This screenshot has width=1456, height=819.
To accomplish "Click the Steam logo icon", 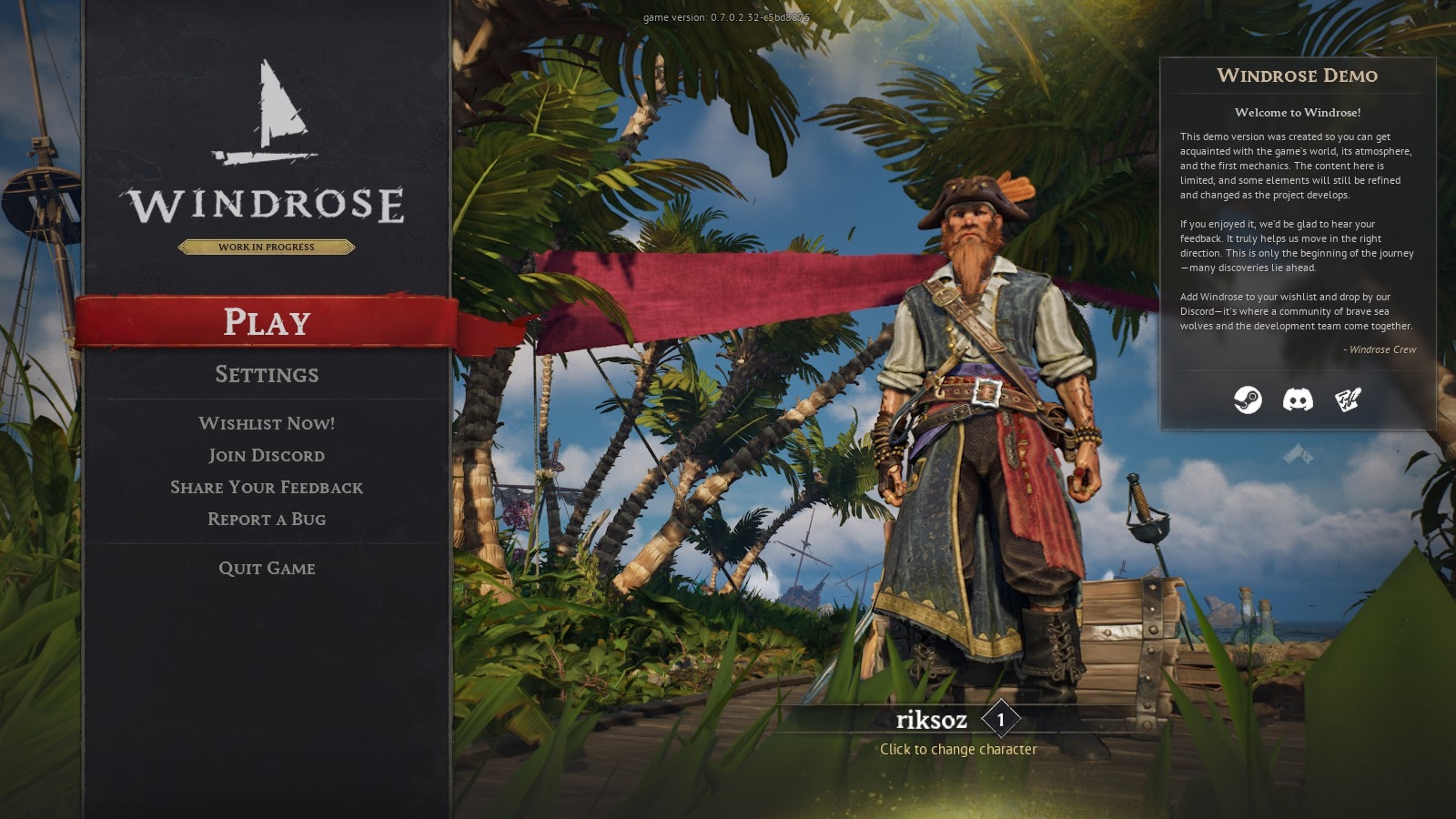I will [x=1248, y=399].
